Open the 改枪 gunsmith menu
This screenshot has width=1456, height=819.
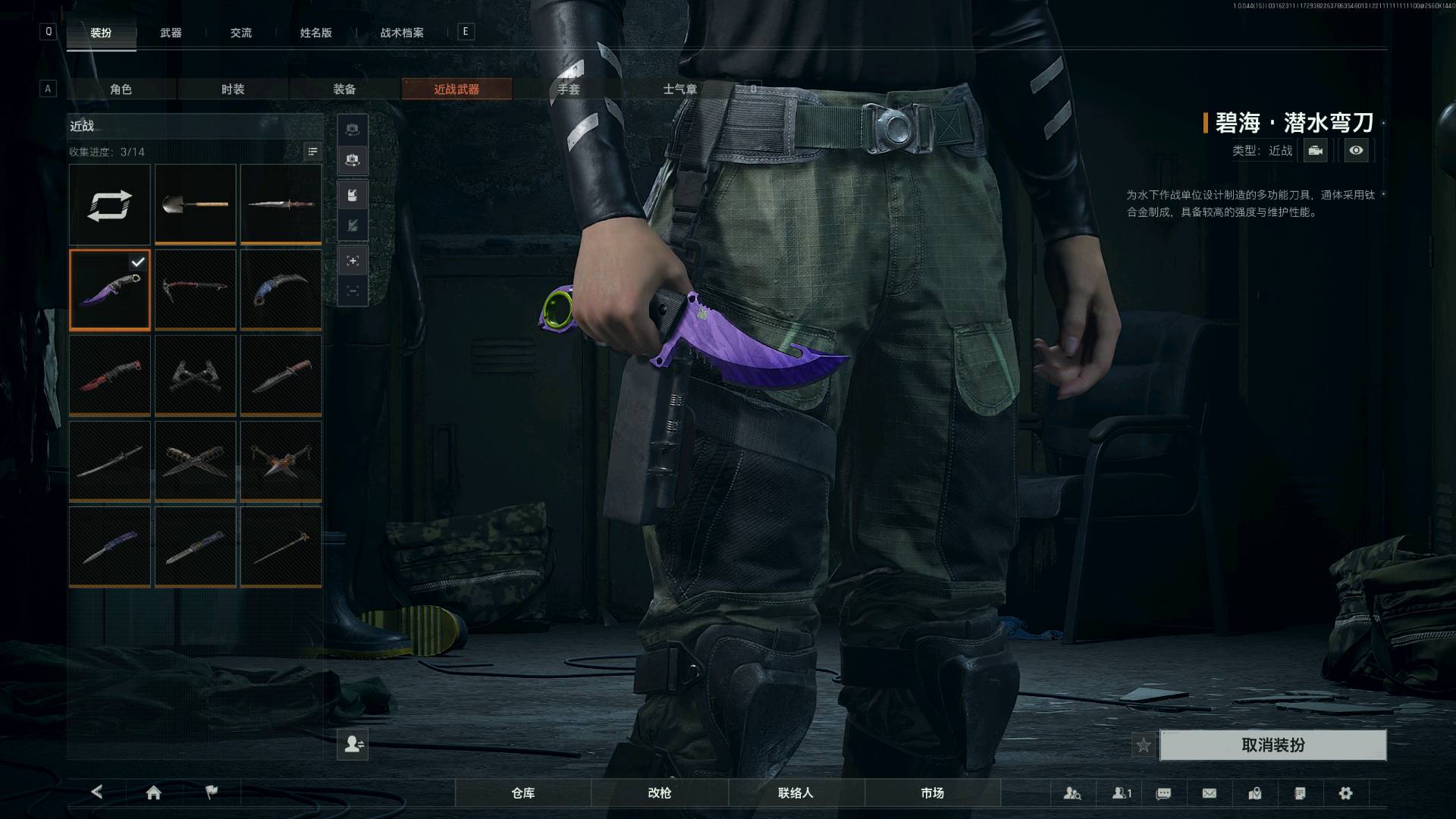coord(660,793)
